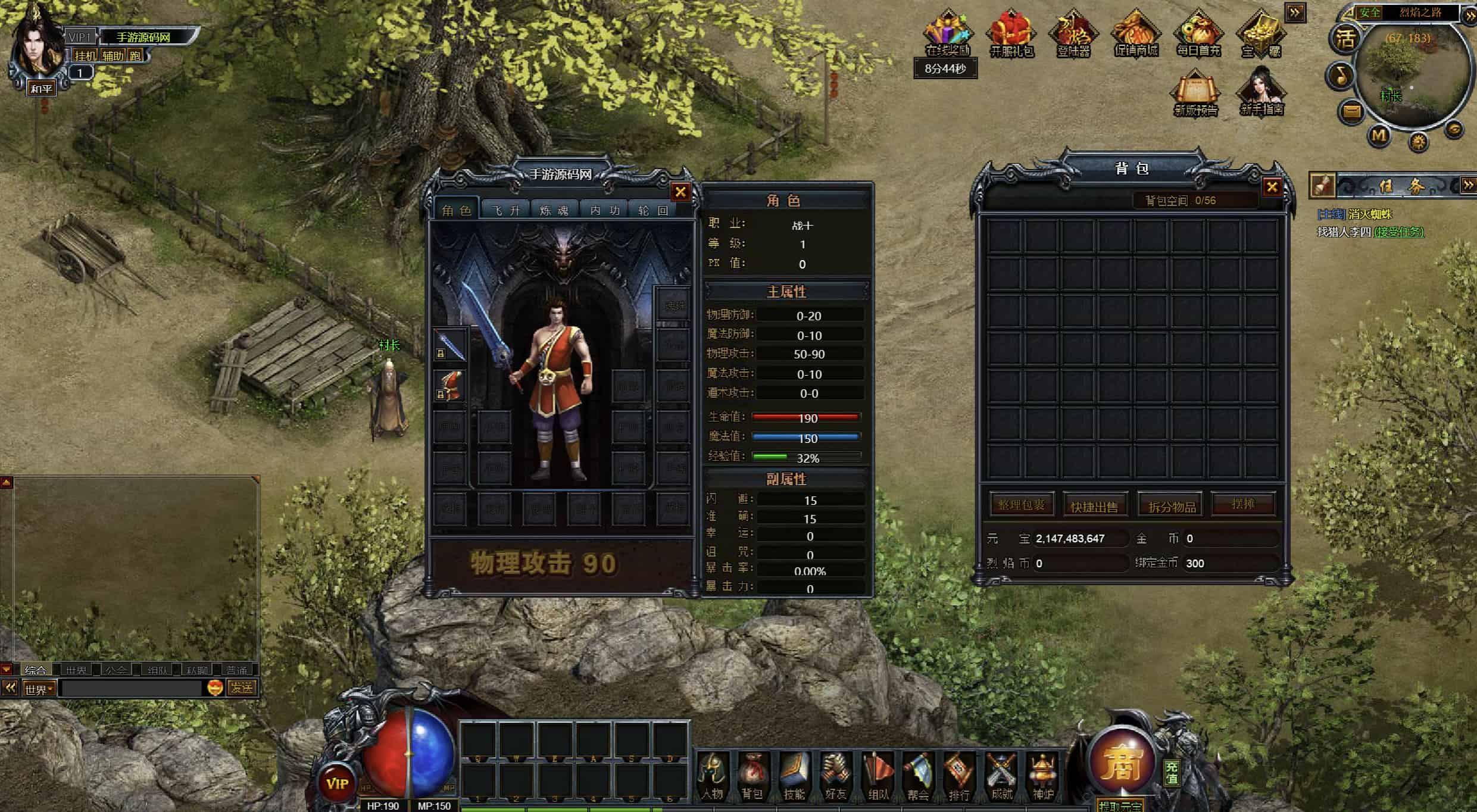The image size is (1477, 812).
Task: Click the 拆分物品 split items button
Action: pos(1172,506)
